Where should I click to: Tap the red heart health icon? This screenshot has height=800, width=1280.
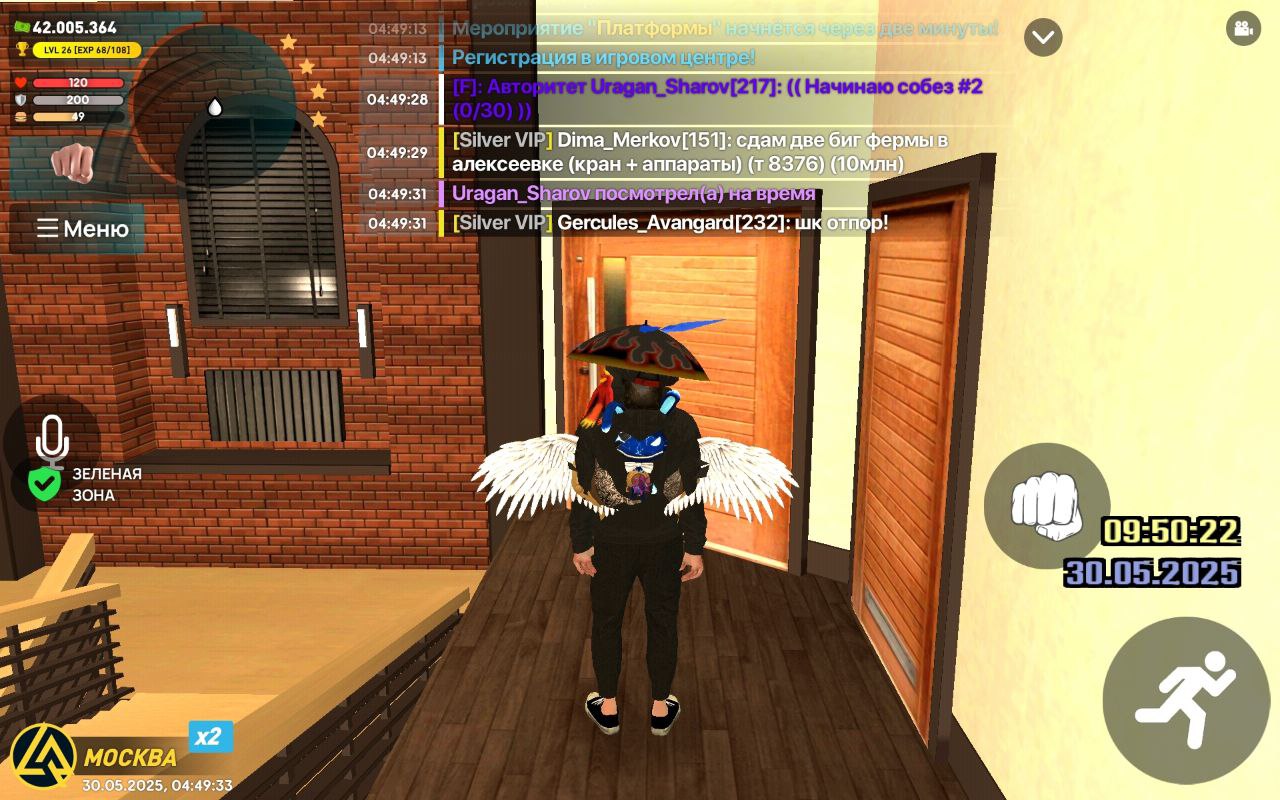[20, 83]
